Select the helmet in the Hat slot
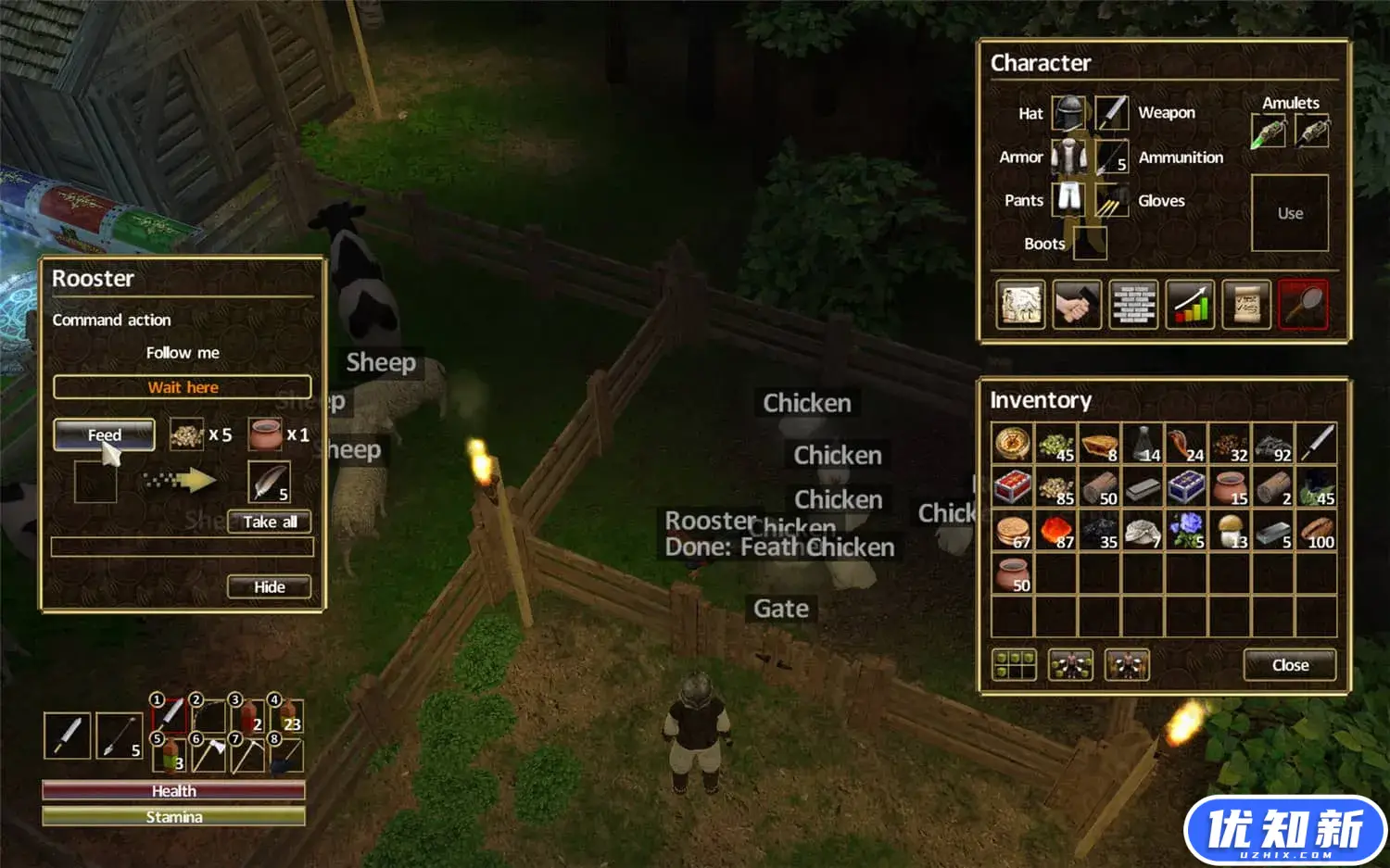The height and width of the screenshot is (868, 1390). tap(1068, 113)
